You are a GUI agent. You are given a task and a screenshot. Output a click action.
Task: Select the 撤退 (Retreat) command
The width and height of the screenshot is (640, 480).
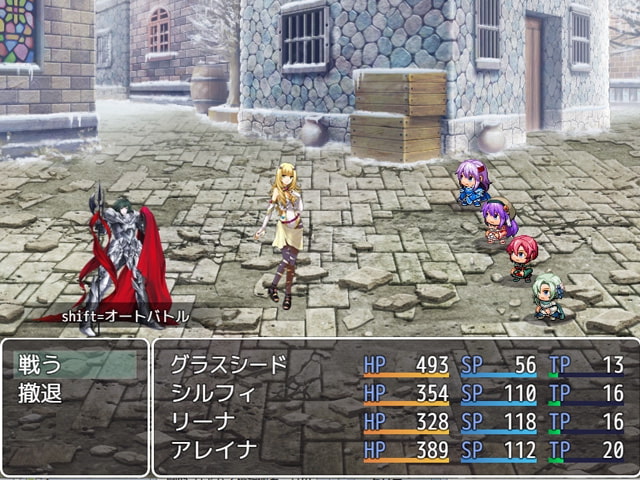tap(42, 393)
